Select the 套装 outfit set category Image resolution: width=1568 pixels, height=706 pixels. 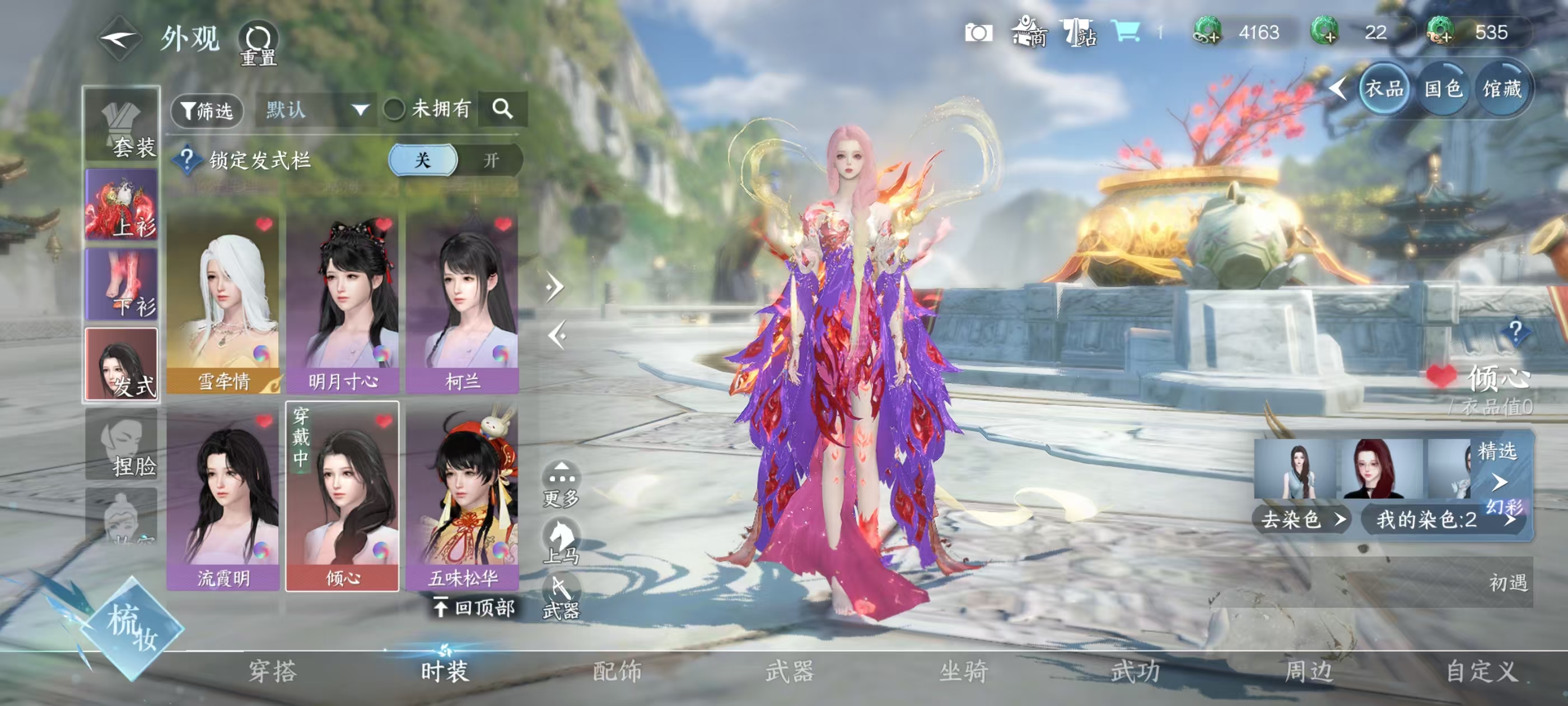(x=122, y=126)
